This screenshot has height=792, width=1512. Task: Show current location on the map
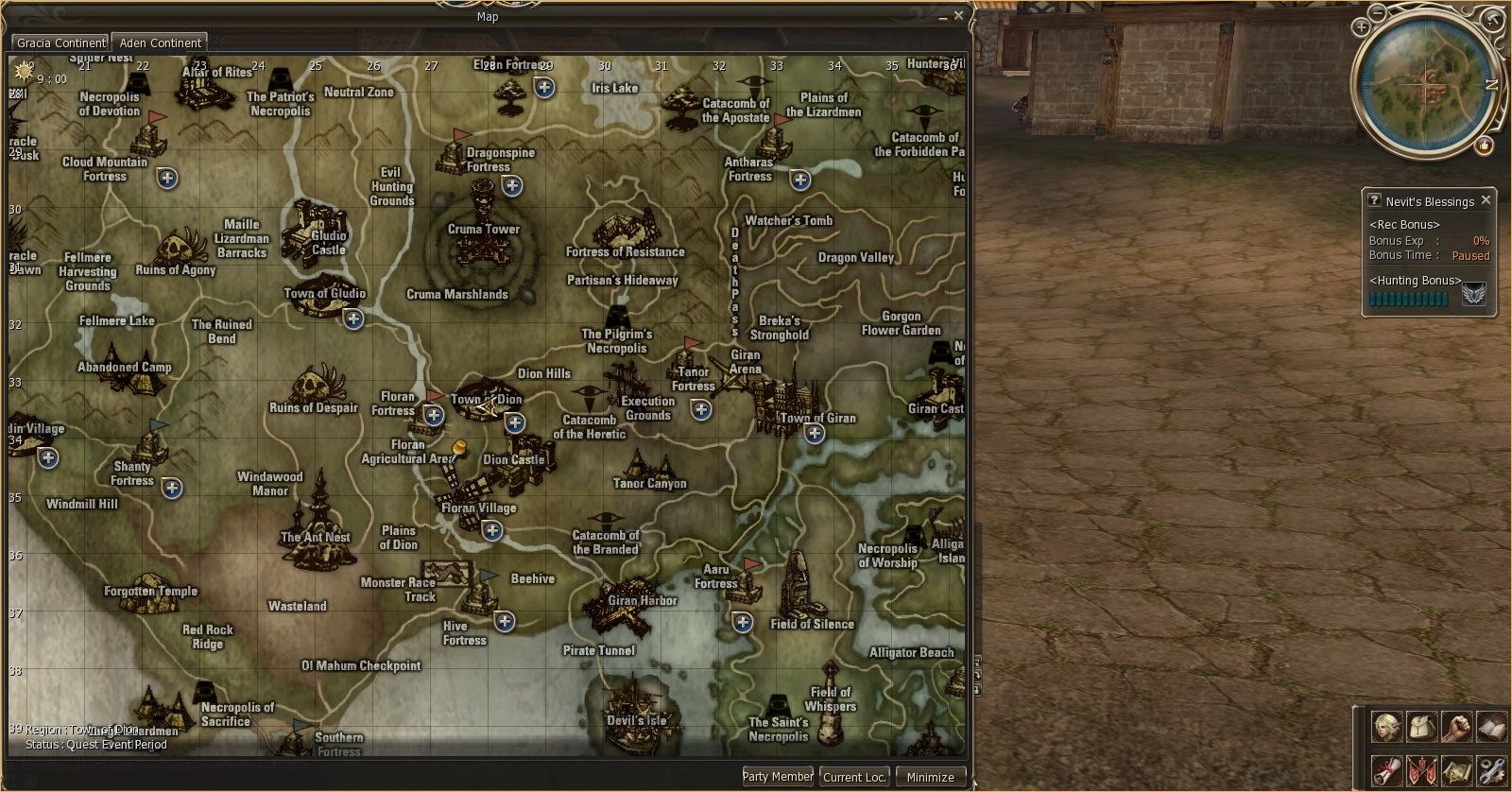[854, 777]
